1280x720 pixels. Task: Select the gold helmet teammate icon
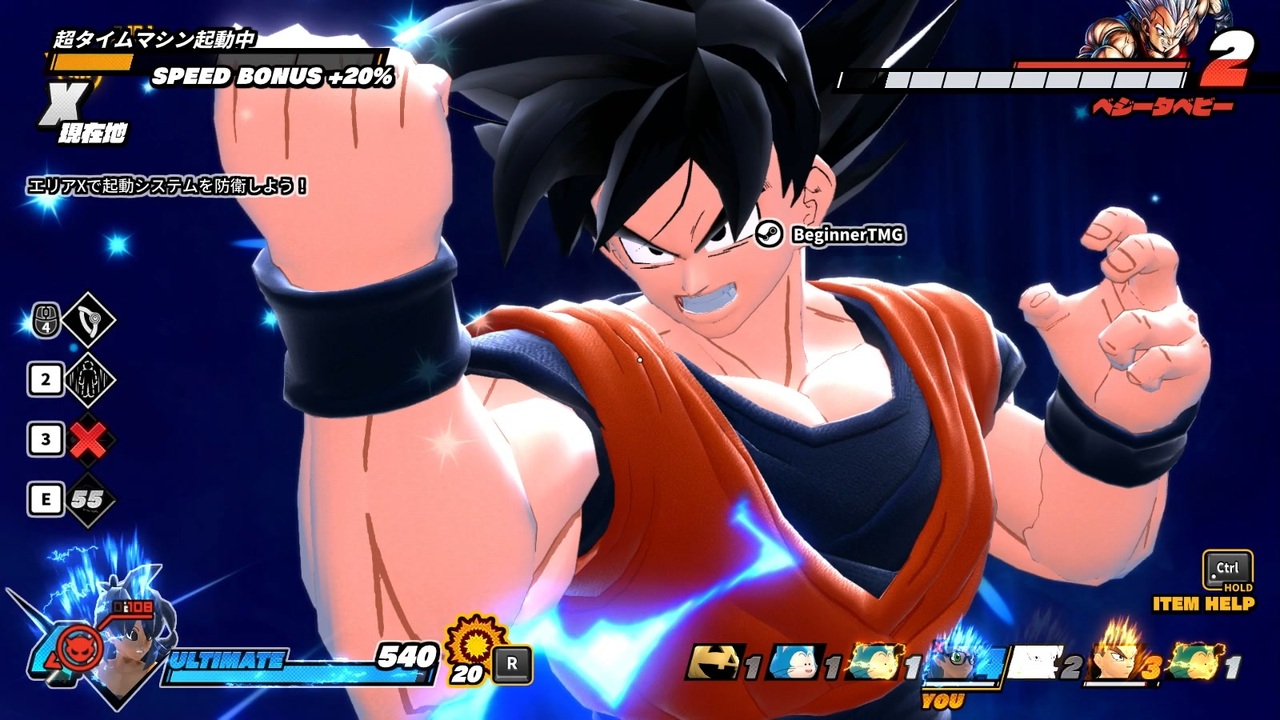pyautogui.click(x=716, y=663)
